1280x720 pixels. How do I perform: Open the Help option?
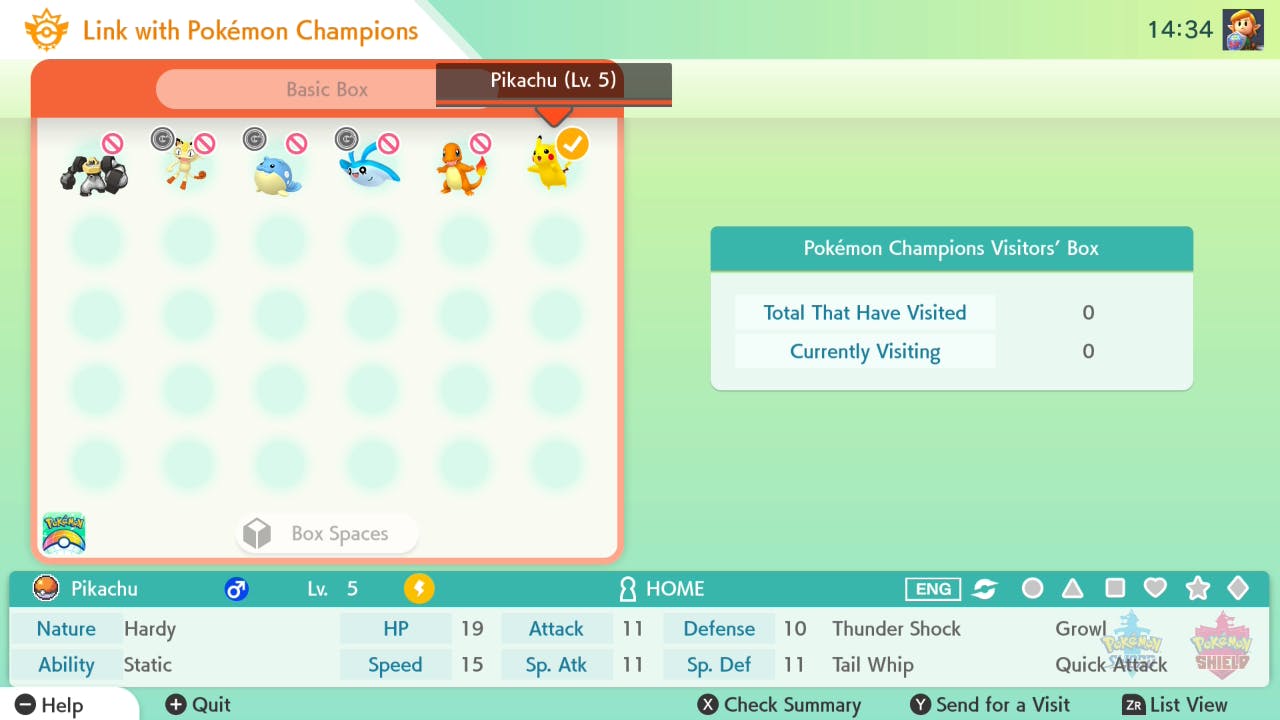[50, 705]
